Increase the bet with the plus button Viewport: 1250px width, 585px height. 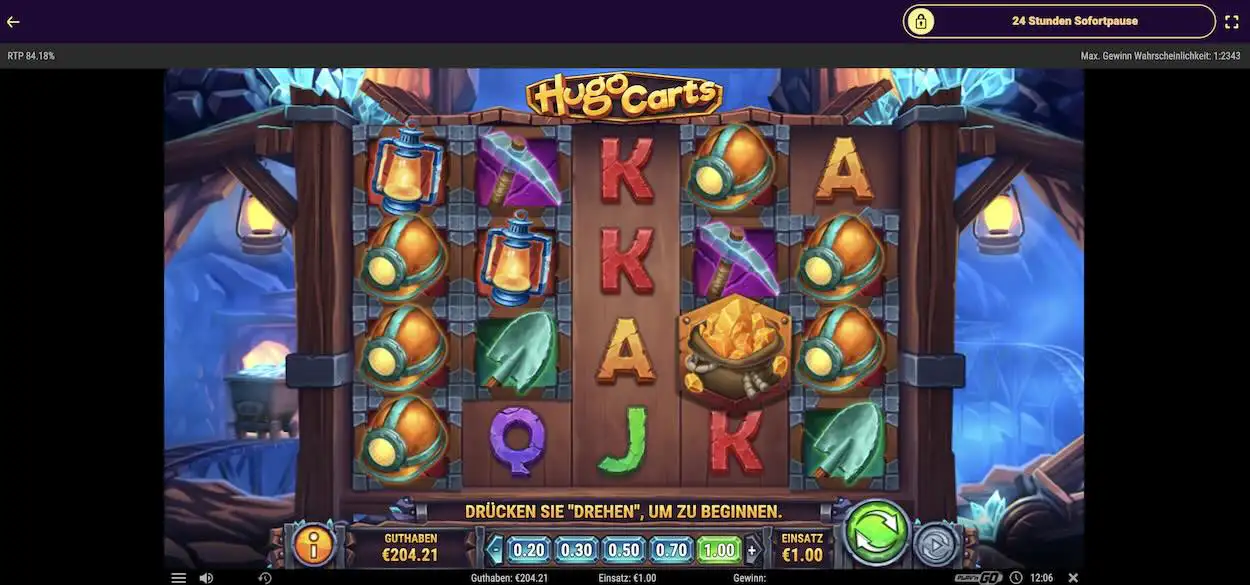point(752,549)
